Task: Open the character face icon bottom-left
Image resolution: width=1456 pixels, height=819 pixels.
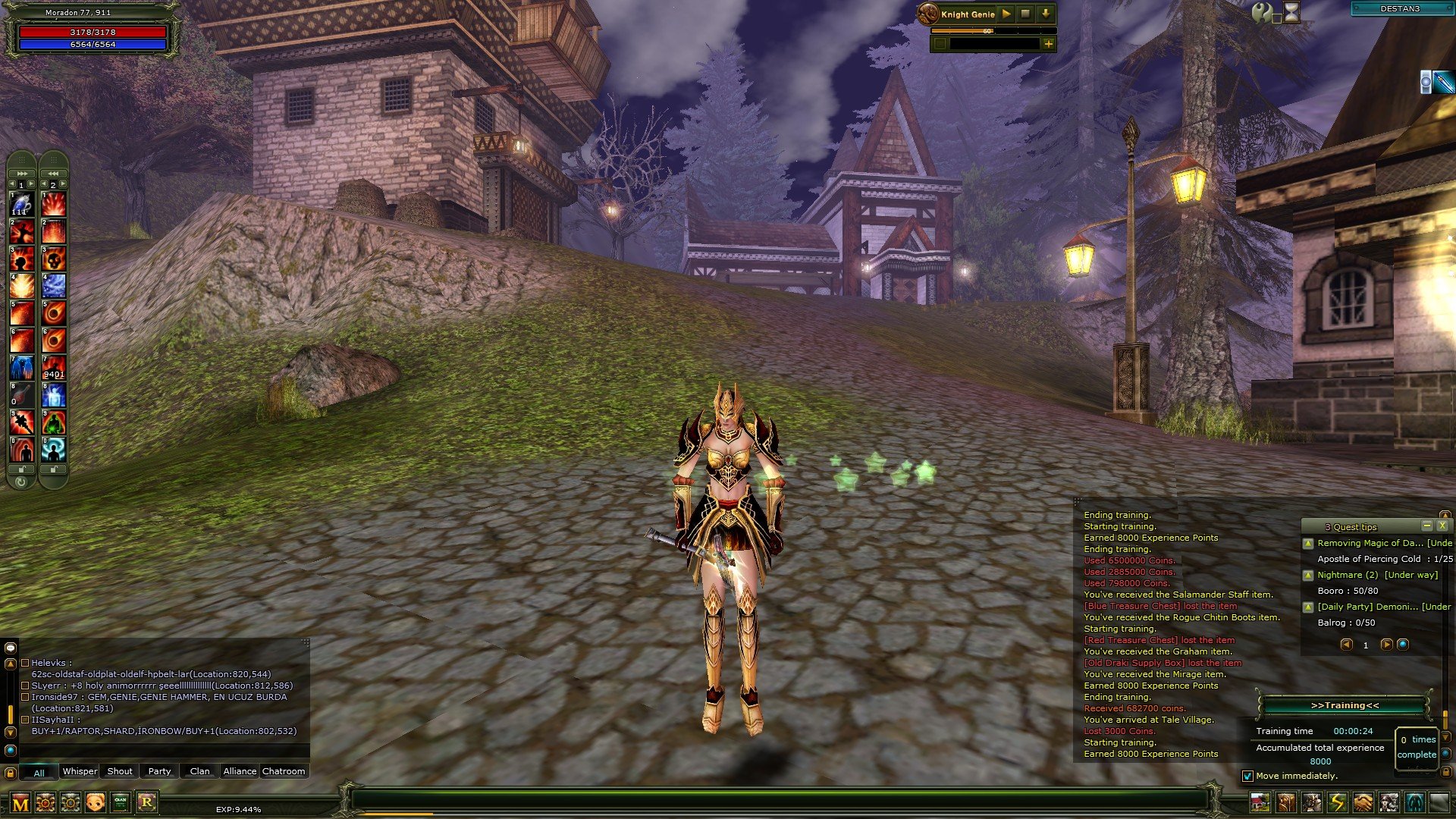Action: [96, 802]
